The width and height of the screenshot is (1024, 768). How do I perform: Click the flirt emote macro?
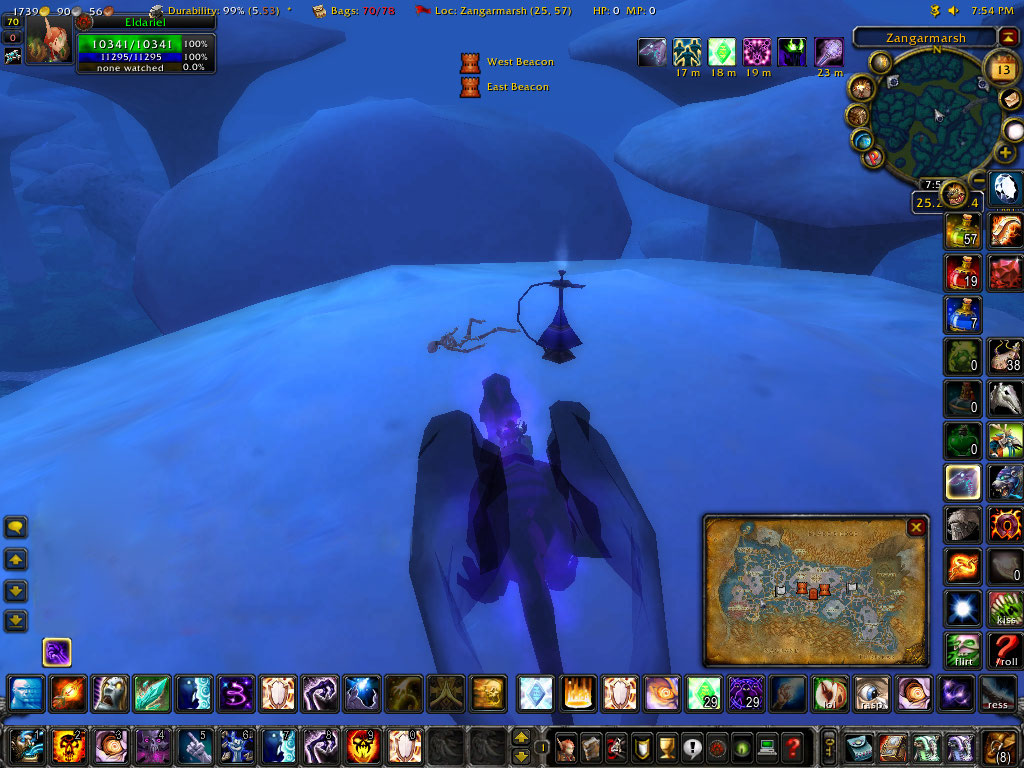point(961,650)
